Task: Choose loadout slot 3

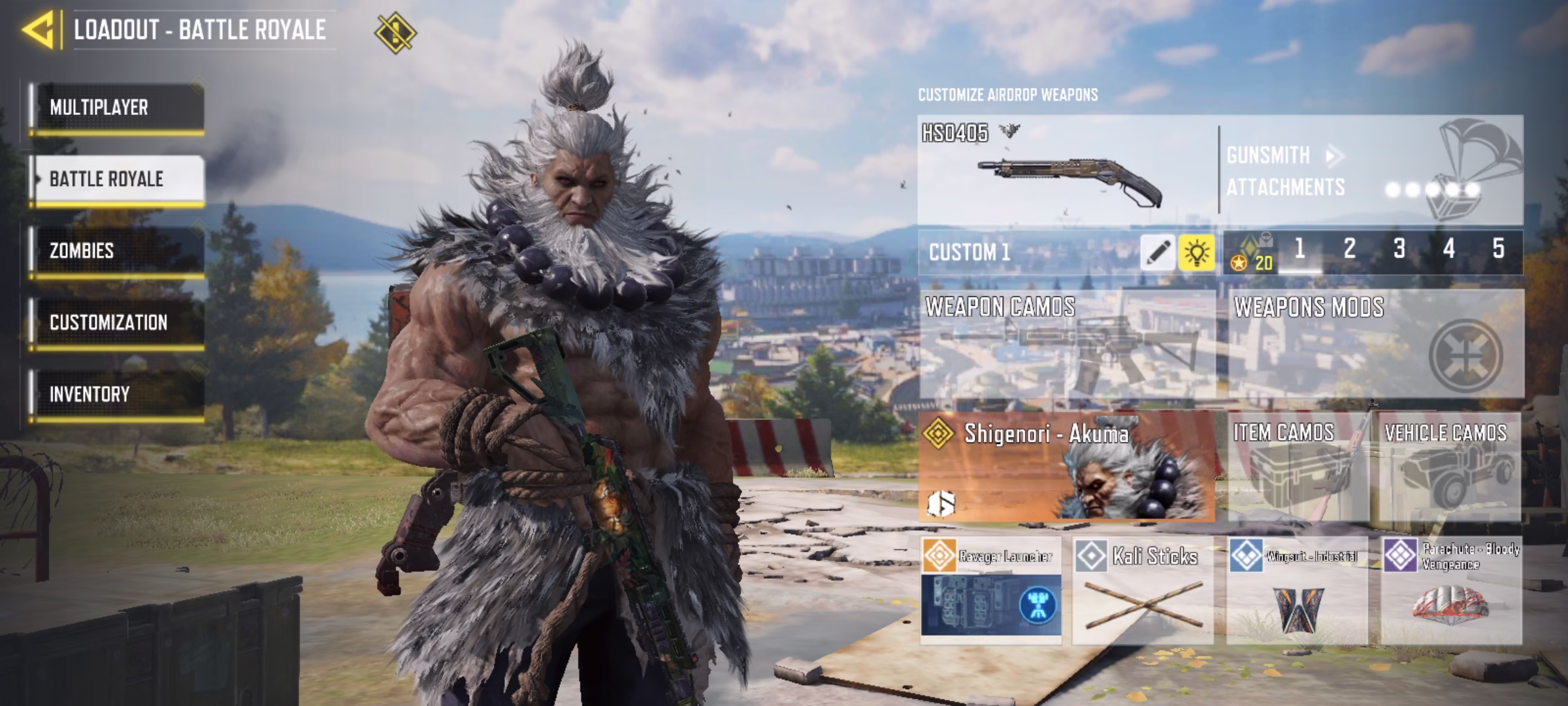Action: (x=1399, y=249)
